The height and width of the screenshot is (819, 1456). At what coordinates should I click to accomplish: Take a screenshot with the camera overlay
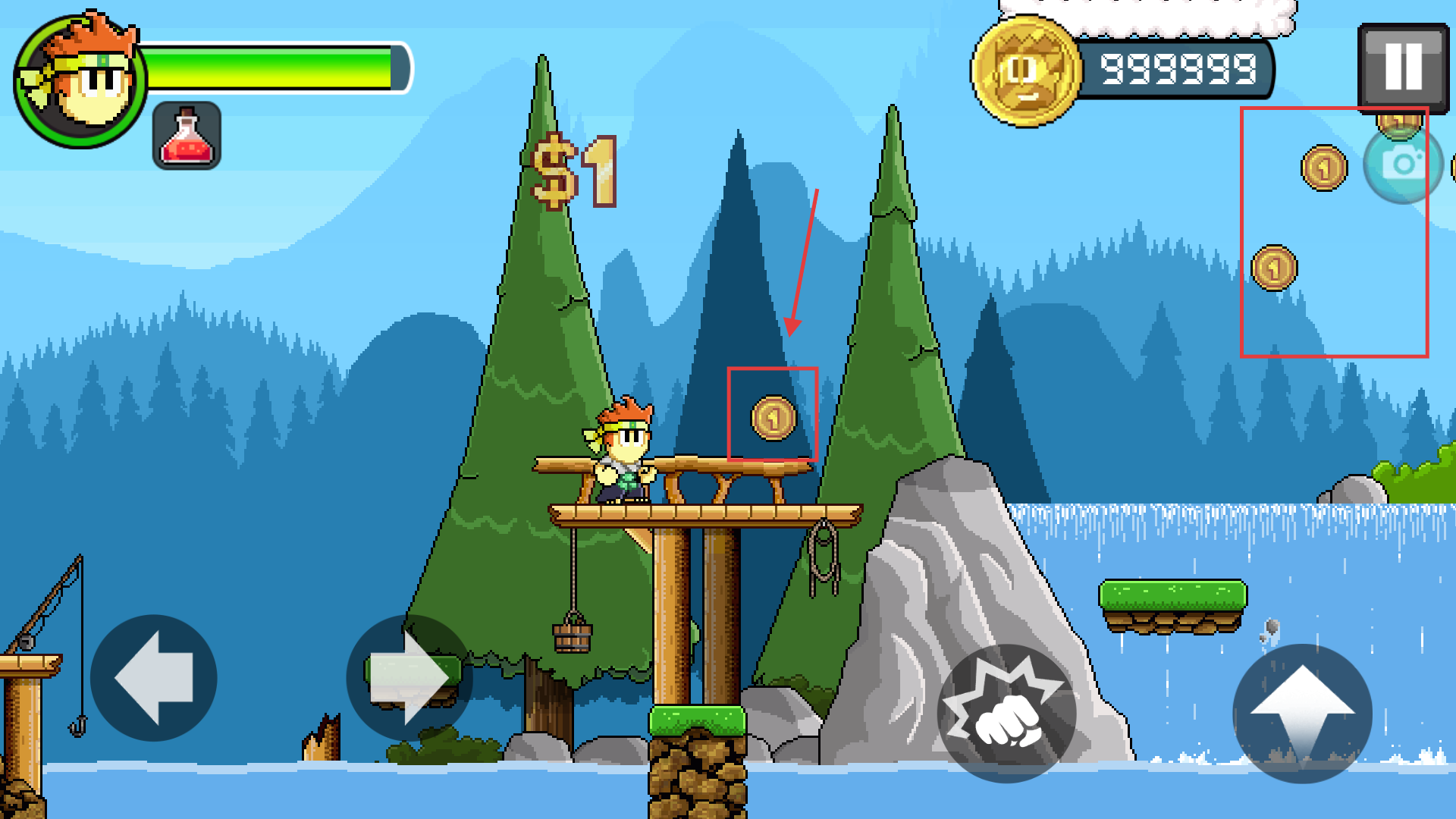(1403, 165)
